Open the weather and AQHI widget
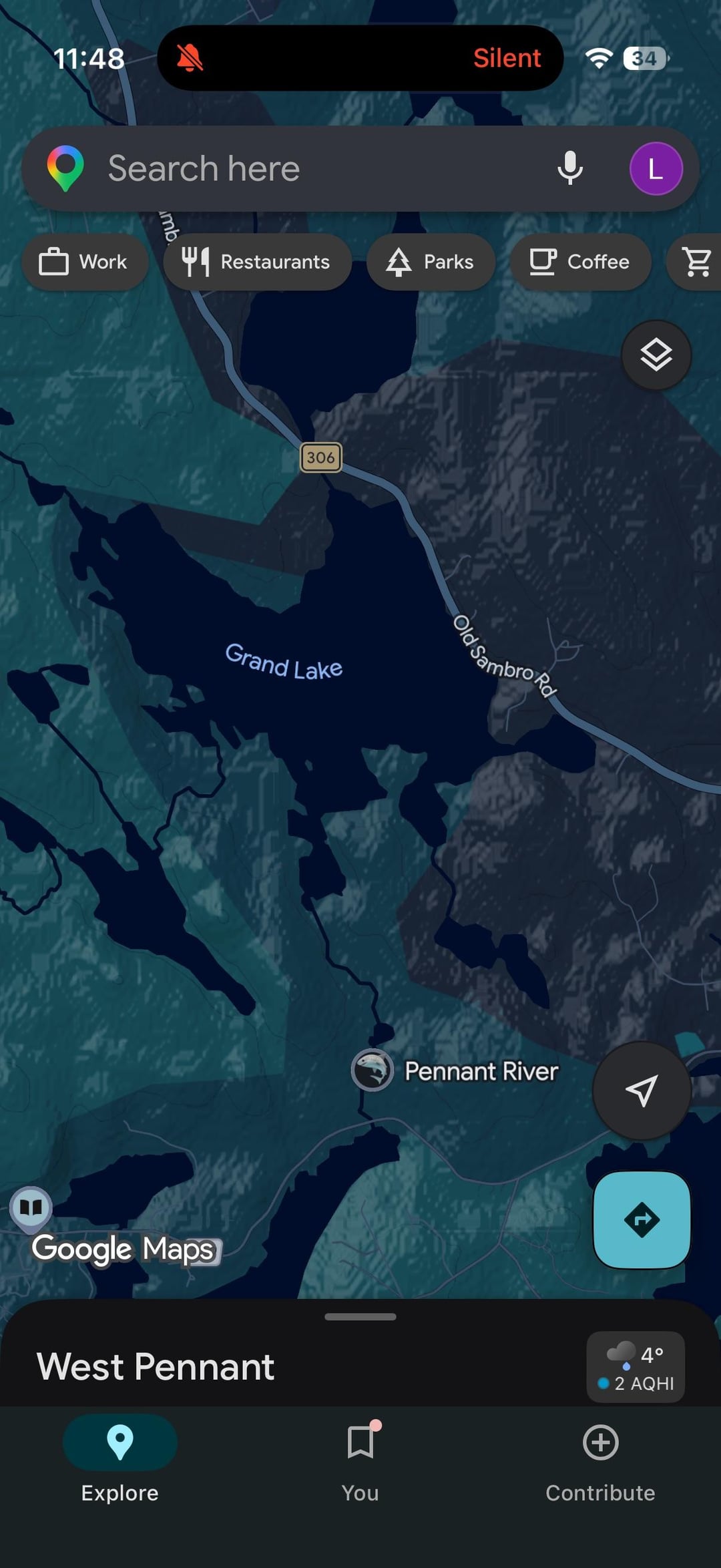The image size is (721, 1568). click(636, 1367)
